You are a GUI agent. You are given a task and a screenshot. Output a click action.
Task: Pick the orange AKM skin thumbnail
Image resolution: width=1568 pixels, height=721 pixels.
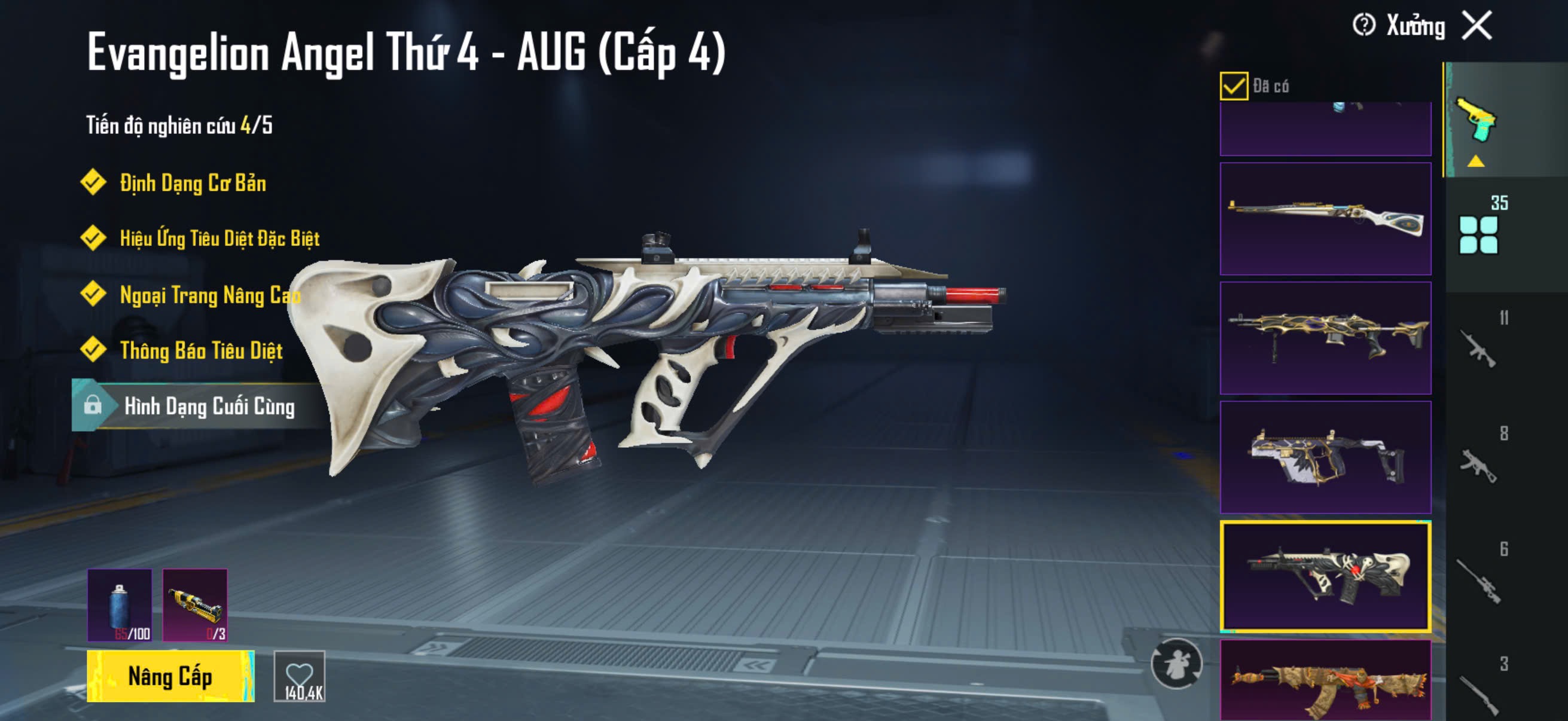tap(1325, 682)
